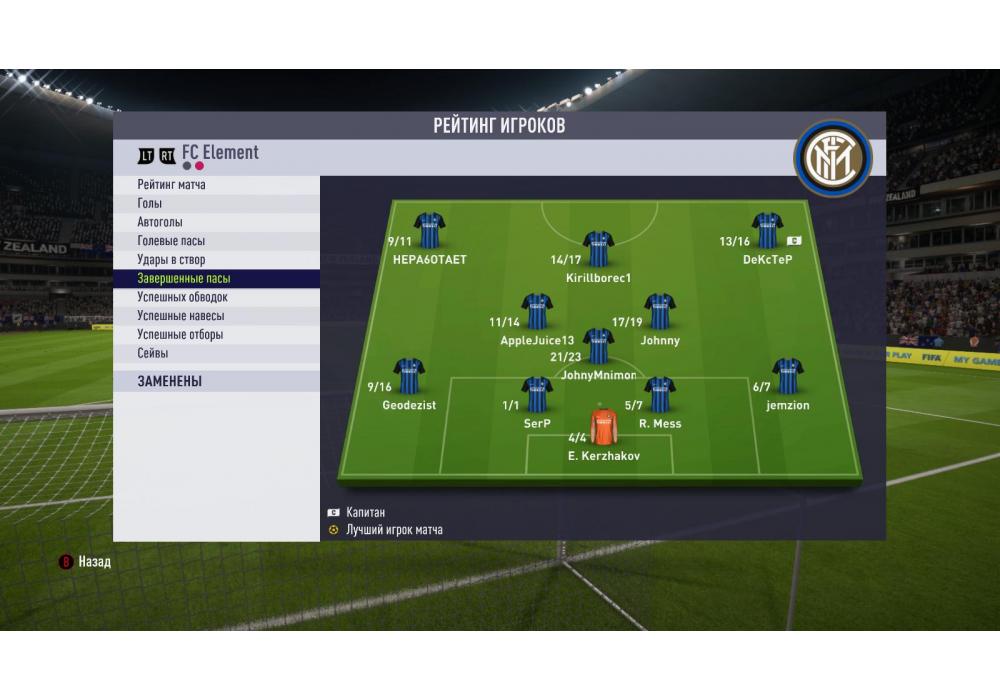The width and height of the screenshot is (1000, 700).
Task: Select player Geodezist's shirt
Action: (409, 376)
